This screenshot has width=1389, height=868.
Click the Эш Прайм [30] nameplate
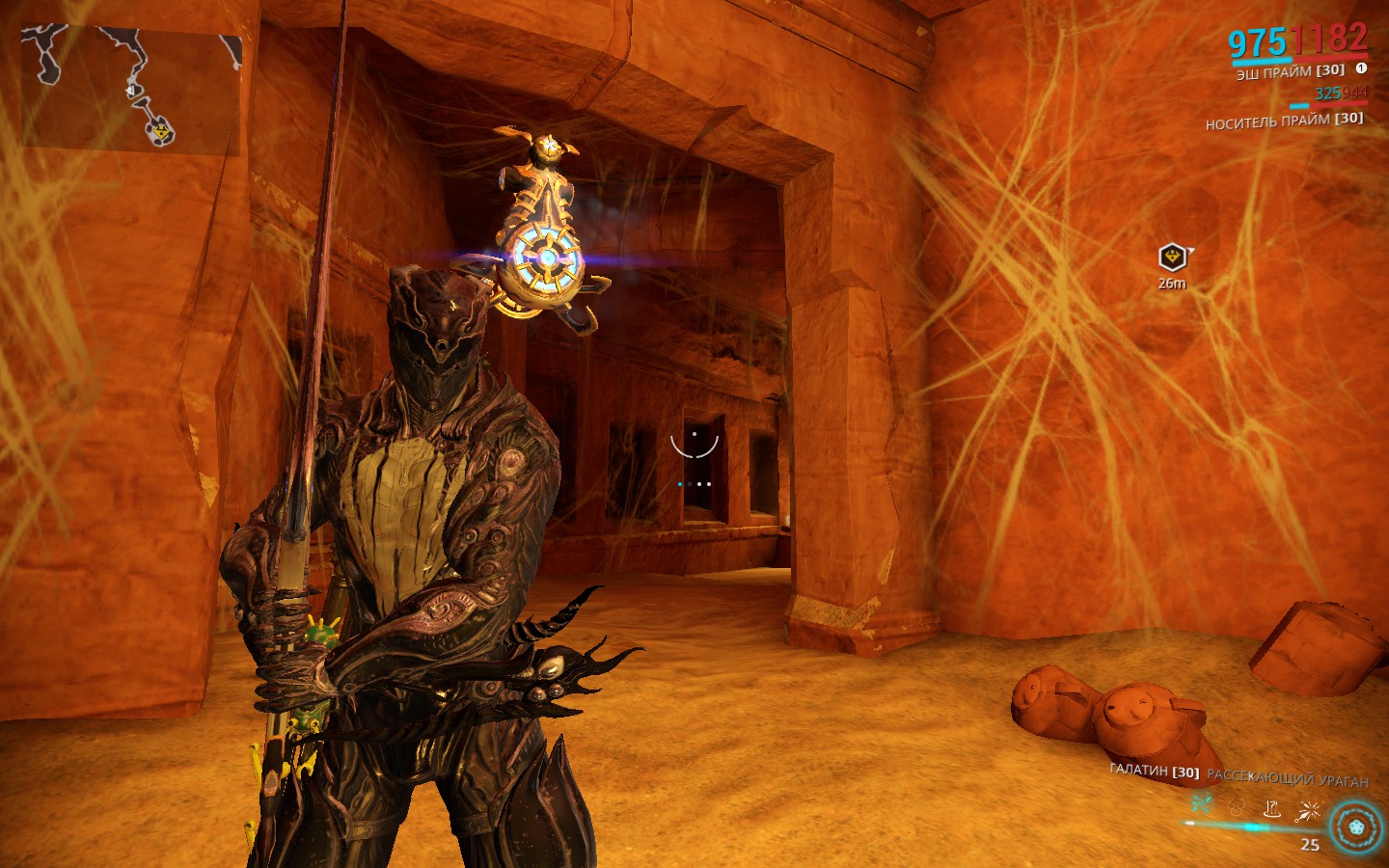pos(1291,70)
